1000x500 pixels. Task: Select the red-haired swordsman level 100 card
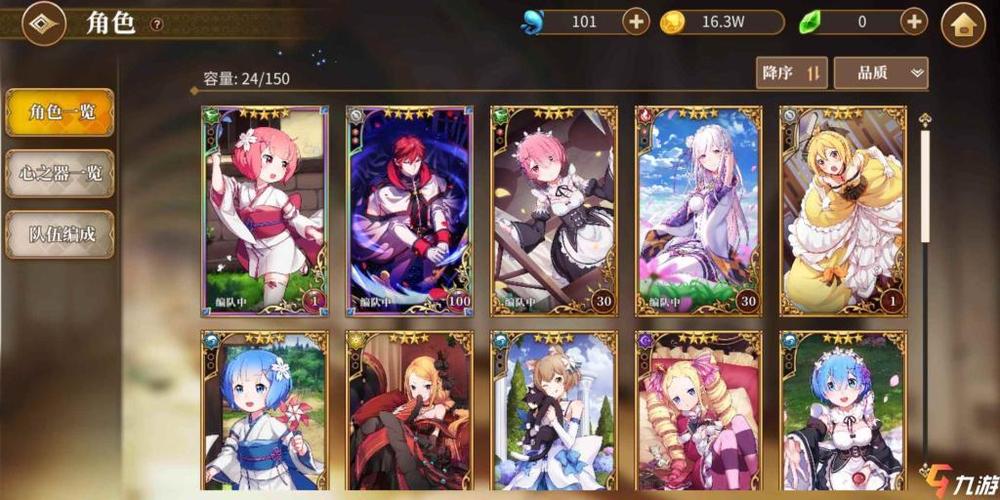(x=408, y=210)
